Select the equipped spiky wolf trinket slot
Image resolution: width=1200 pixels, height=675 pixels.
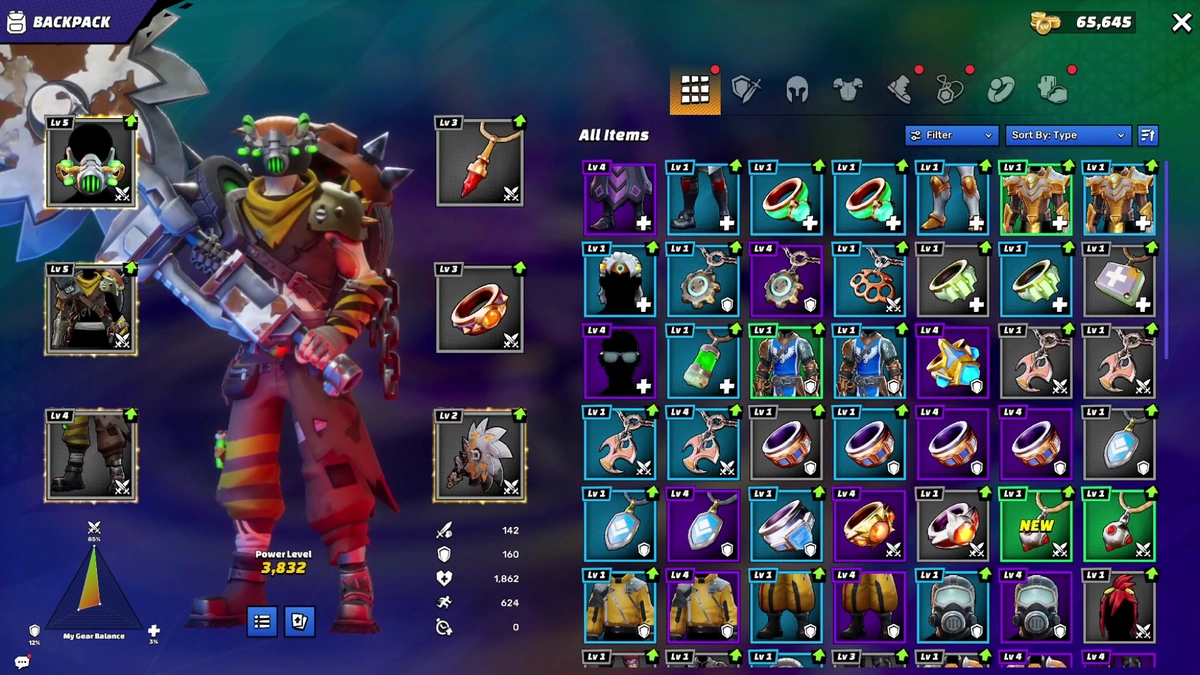click(x=480, y=455)
